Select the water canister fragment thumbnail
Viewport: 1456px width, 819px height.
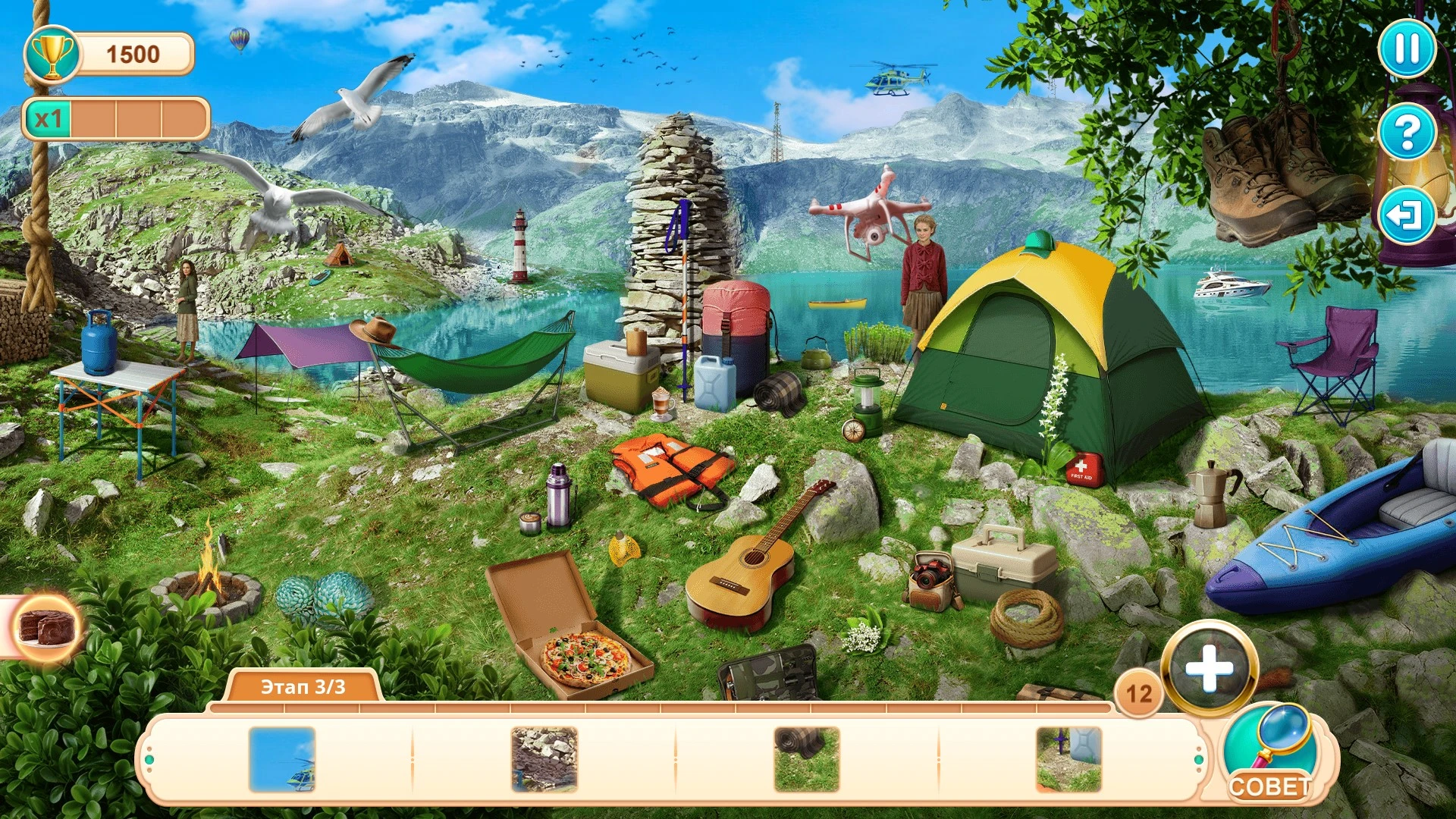[1068, 759]
